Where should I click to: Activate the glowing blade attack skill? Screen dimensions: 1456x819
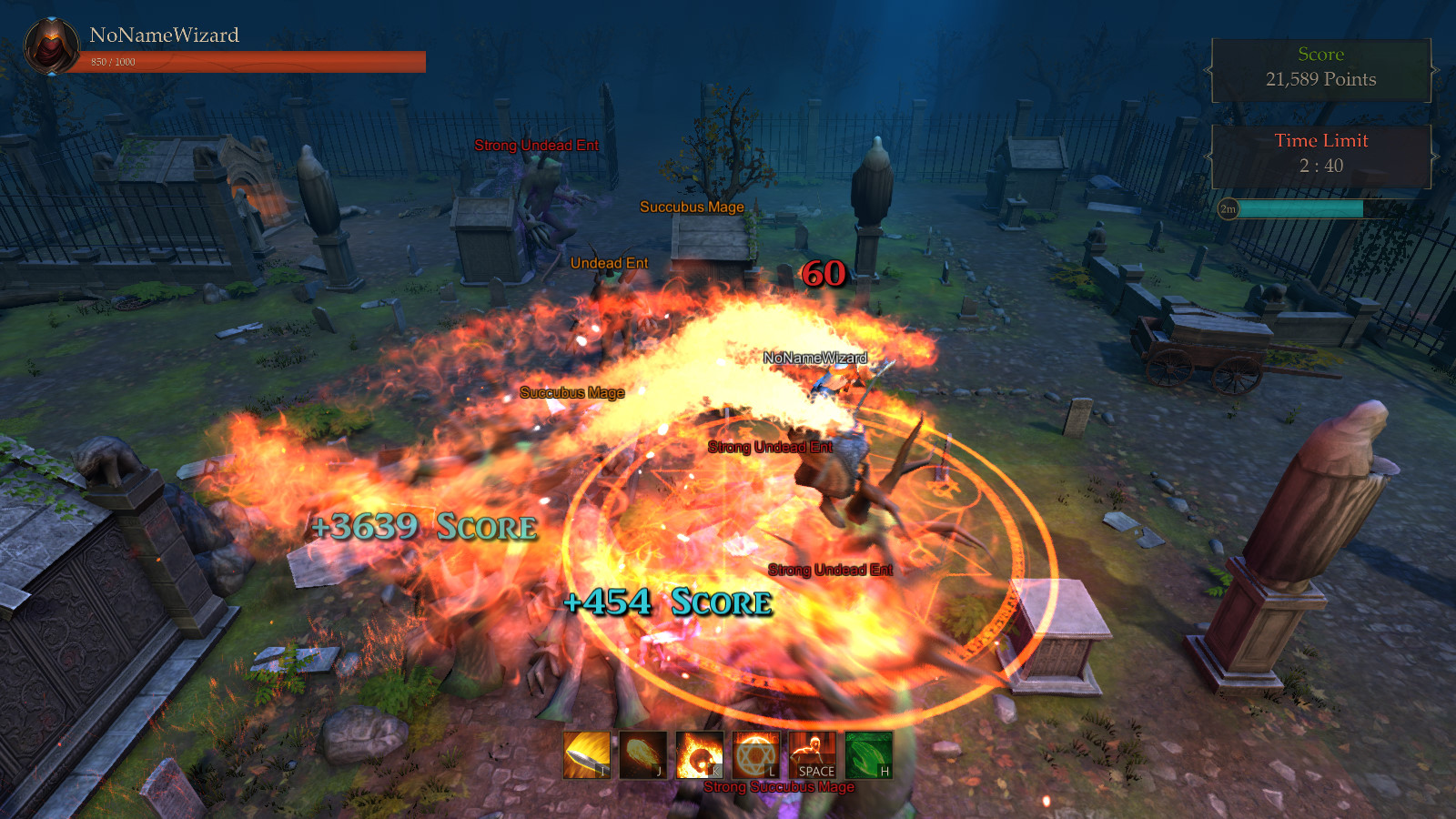tap(586, 755)
